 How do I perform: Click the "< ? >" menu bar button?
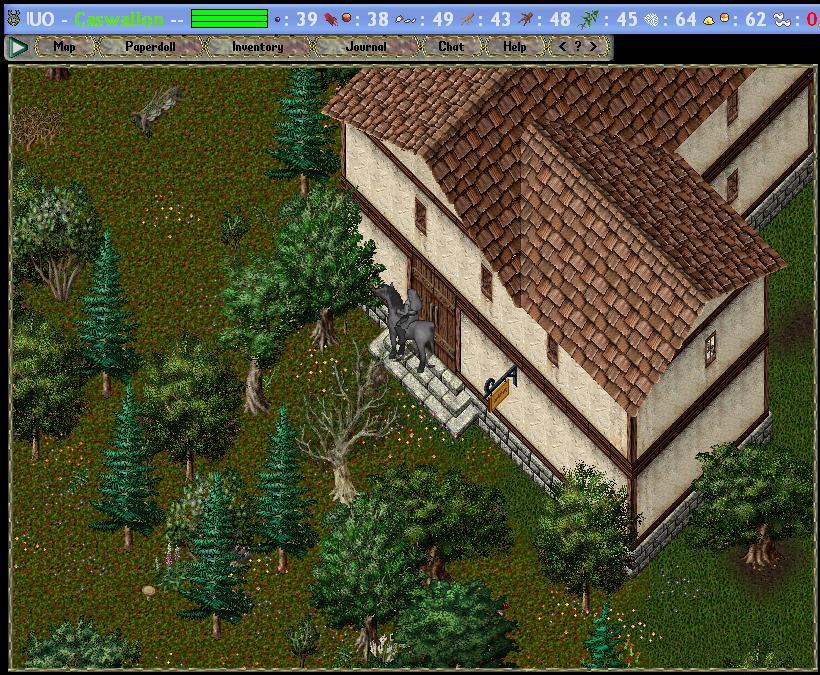tap(578, 46)
